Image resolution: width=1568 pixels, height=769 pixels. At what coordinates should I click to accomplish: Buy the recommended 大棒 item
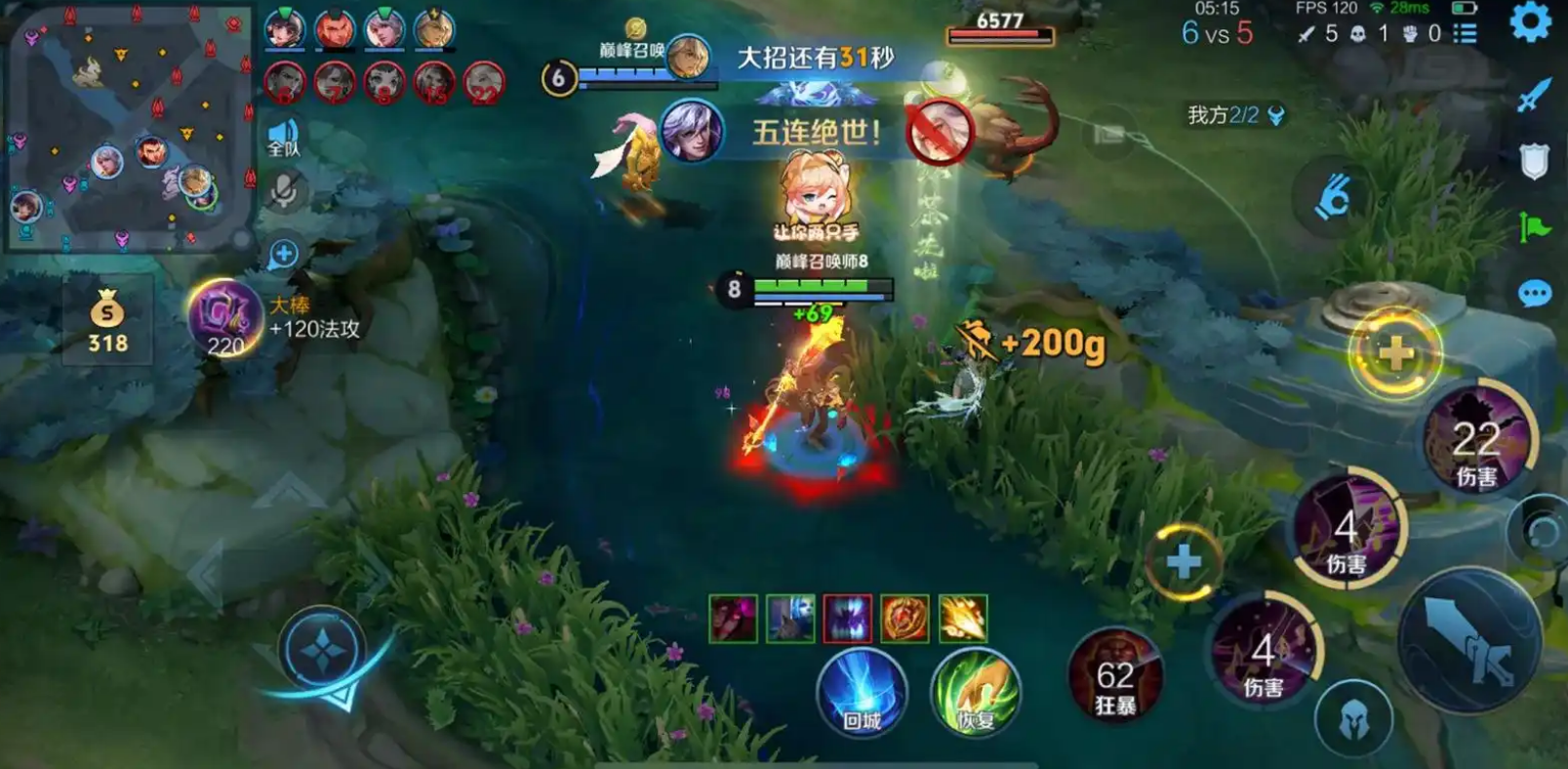[x=225, y=318]
